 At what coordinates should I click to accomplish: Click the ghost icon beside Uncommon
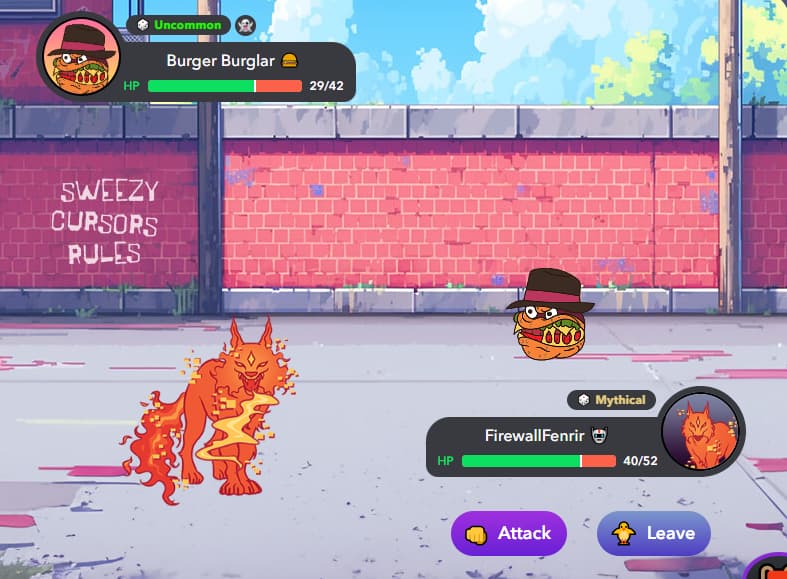point(246,24)
